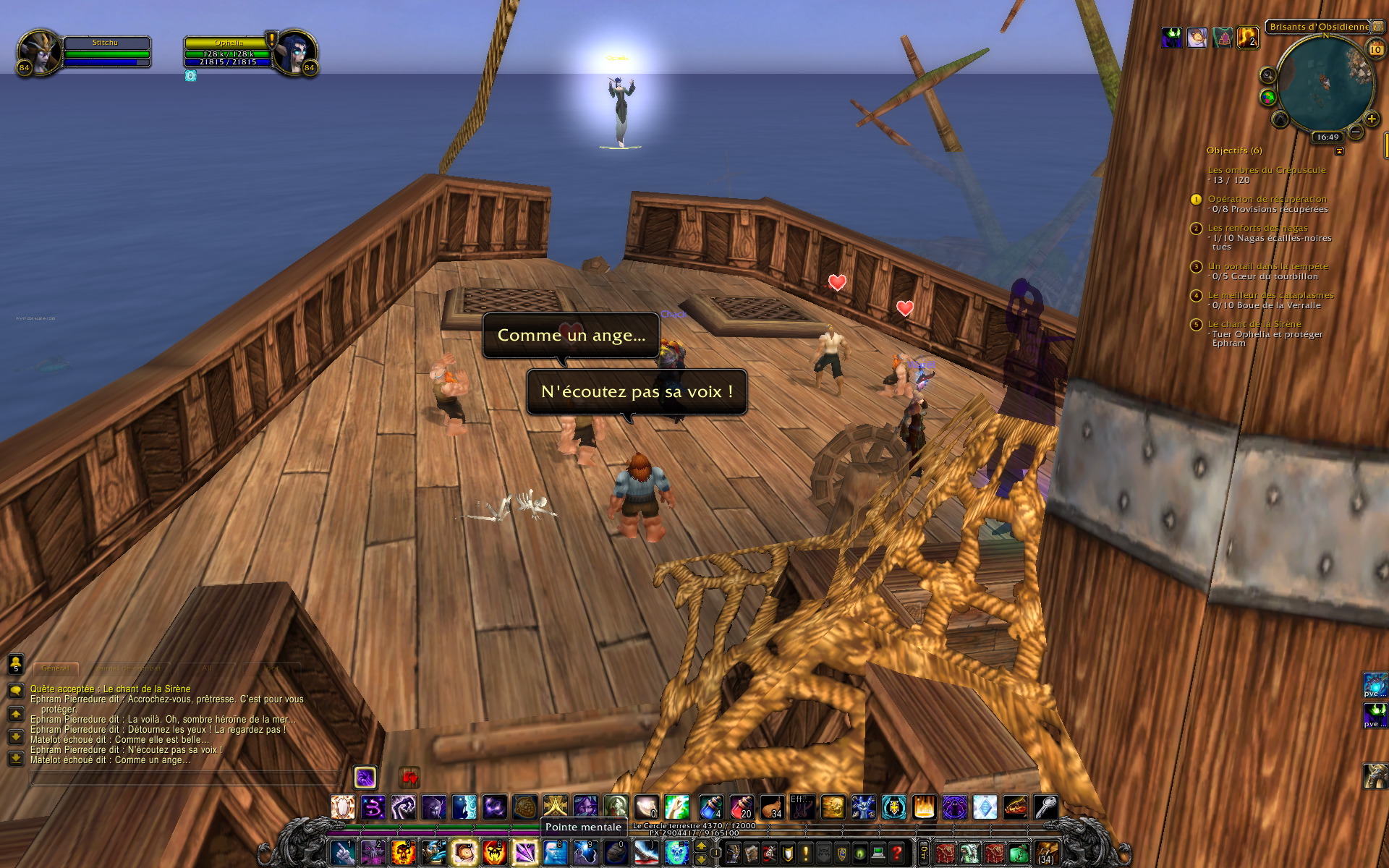Click the minimap showing the ship
This screenshot has height=868, width=1389.
1325,83
